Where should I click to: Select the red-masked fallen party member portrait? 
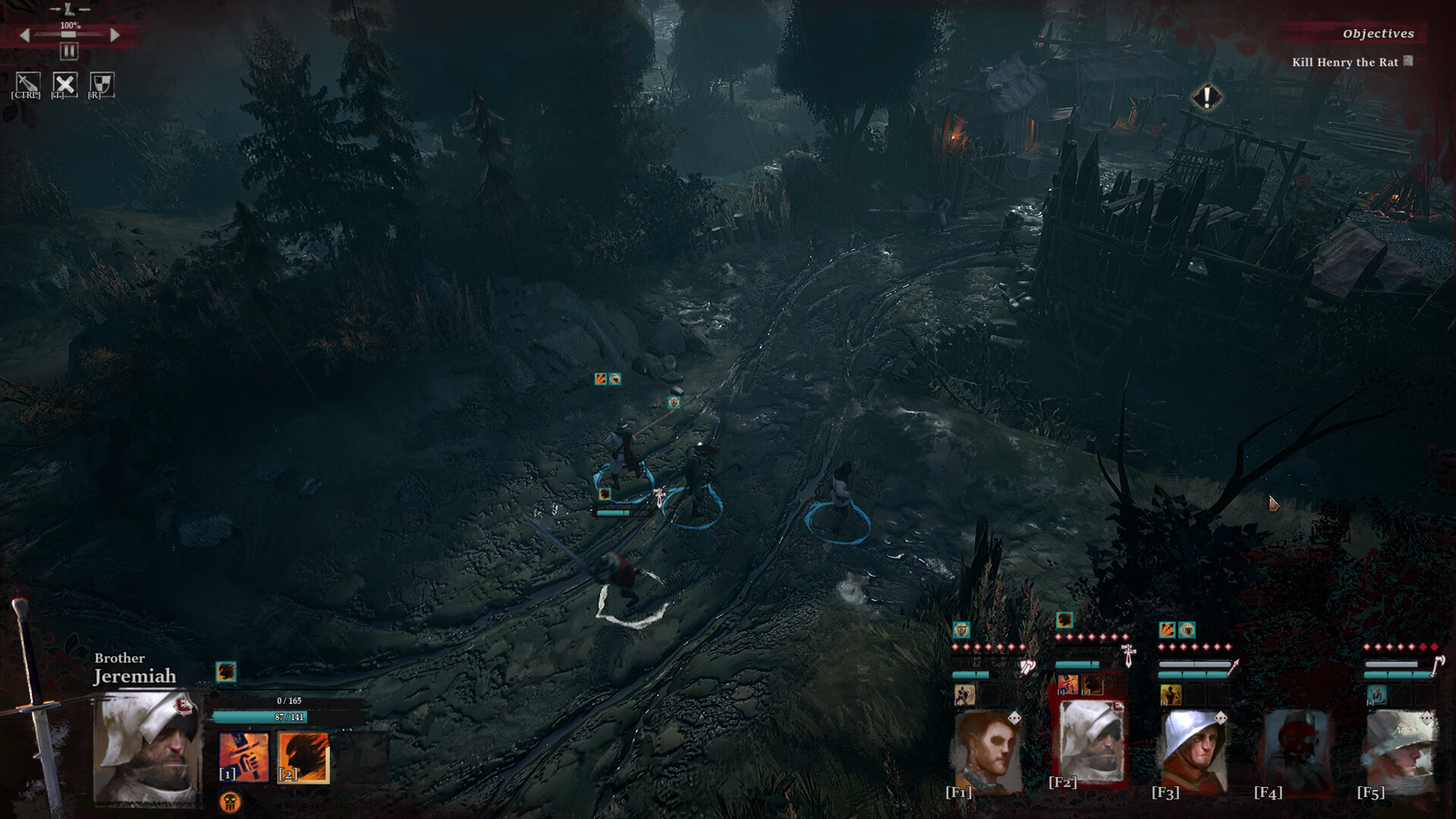[x=1297, y=751]
